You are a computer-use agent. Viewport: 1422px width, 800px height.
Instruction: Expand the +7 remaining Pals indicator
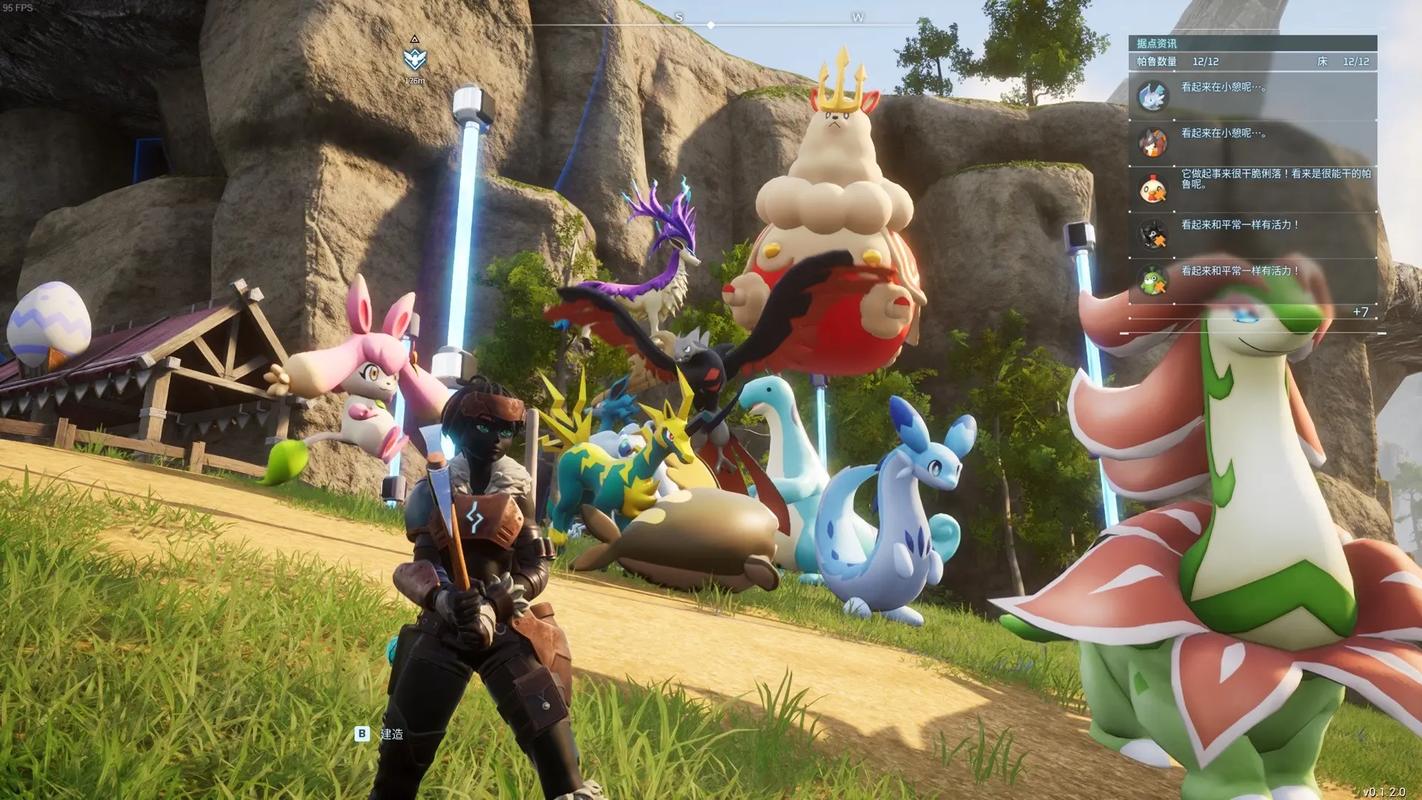coord(1360,312)
